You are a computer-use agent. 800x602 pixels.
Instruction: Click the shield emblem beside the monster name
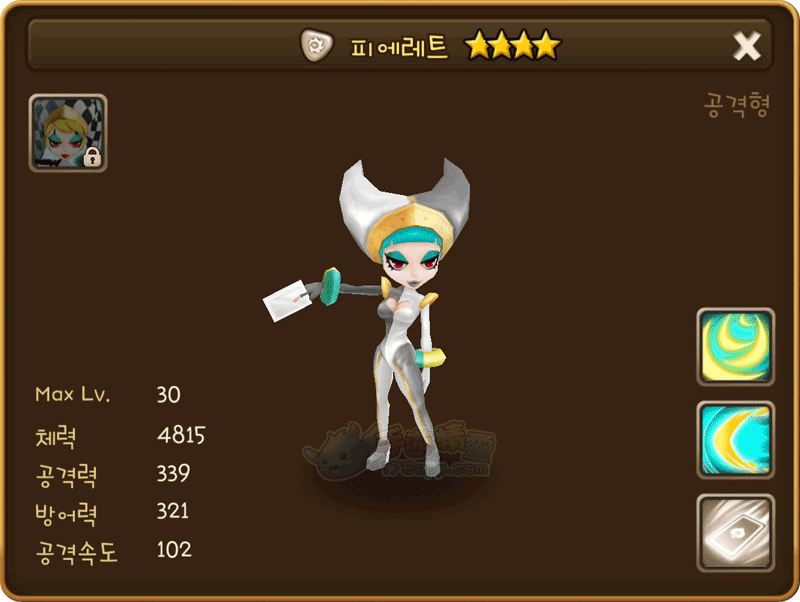317,45
